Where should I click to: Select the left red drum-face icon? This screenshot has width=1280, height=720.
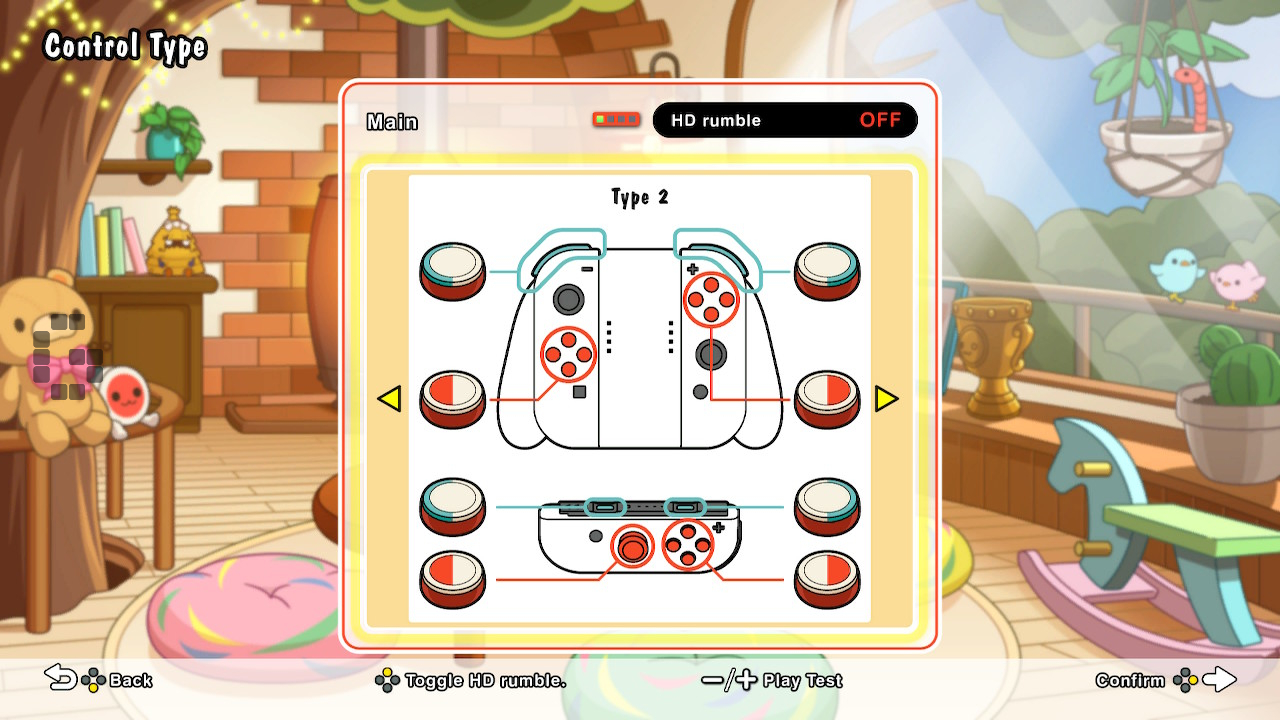tap(451, 398)
